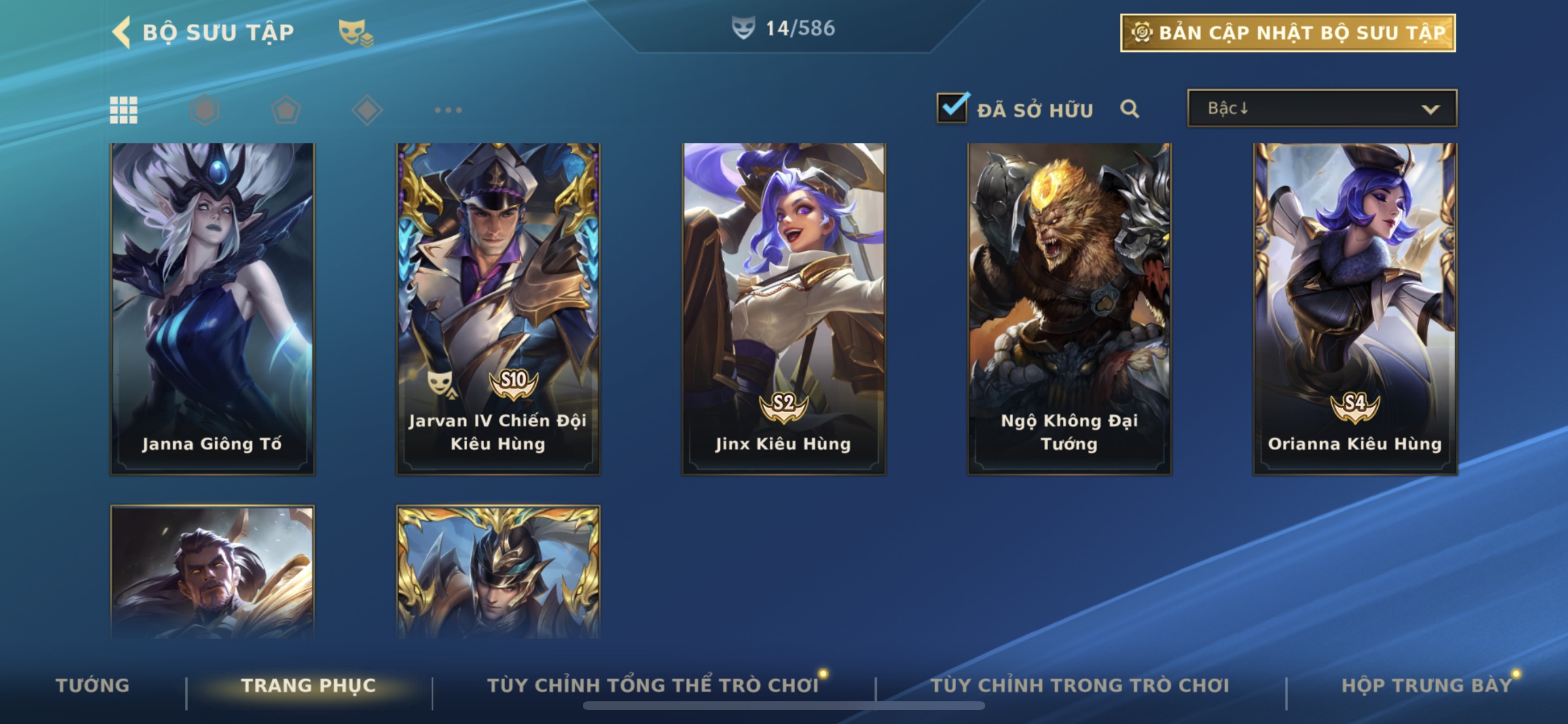Open Tùy Chỉnh Tổng Thể Trò Chơi tab

[653, 686]
